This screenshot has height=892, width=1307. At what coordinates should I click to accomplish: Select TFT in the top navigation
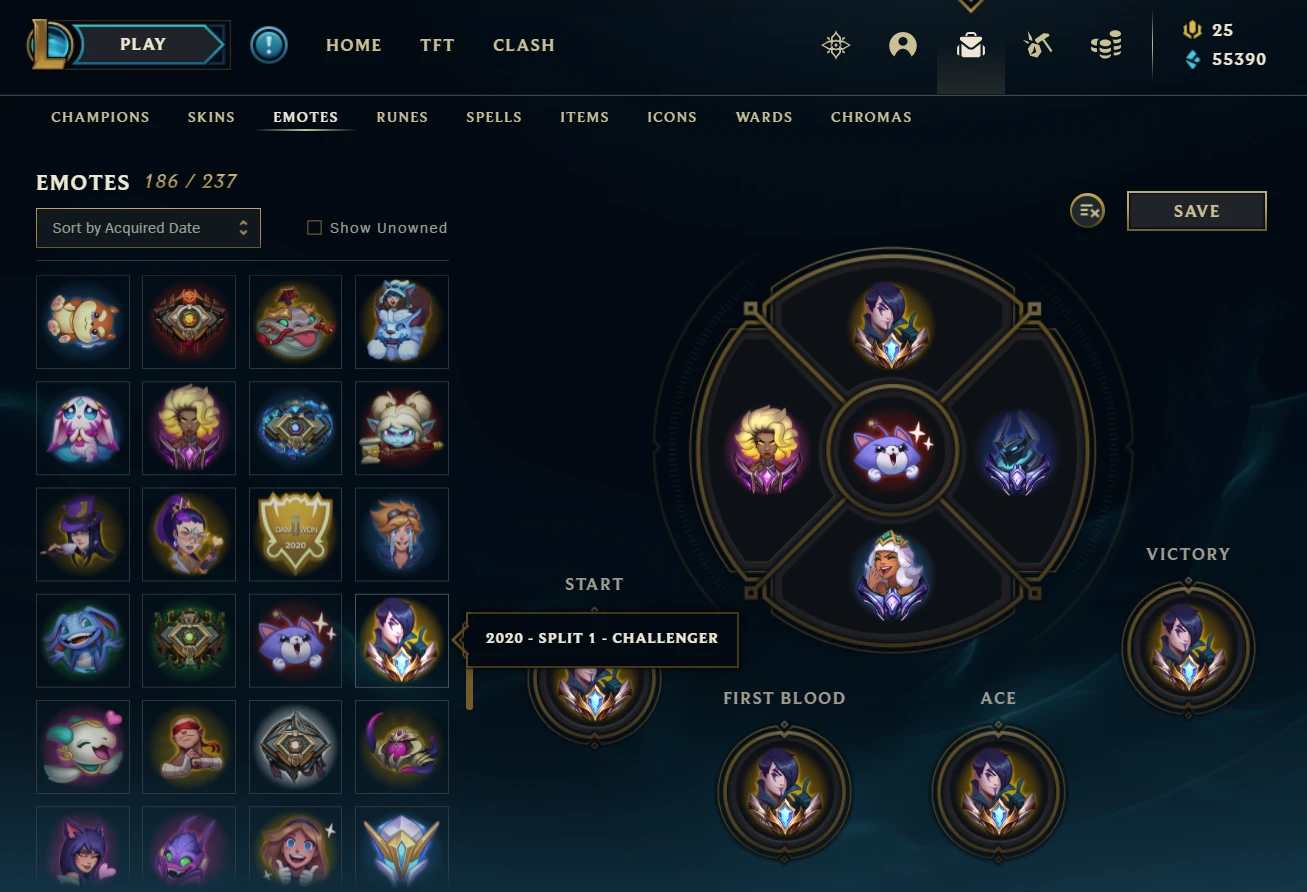pos(436,45)
